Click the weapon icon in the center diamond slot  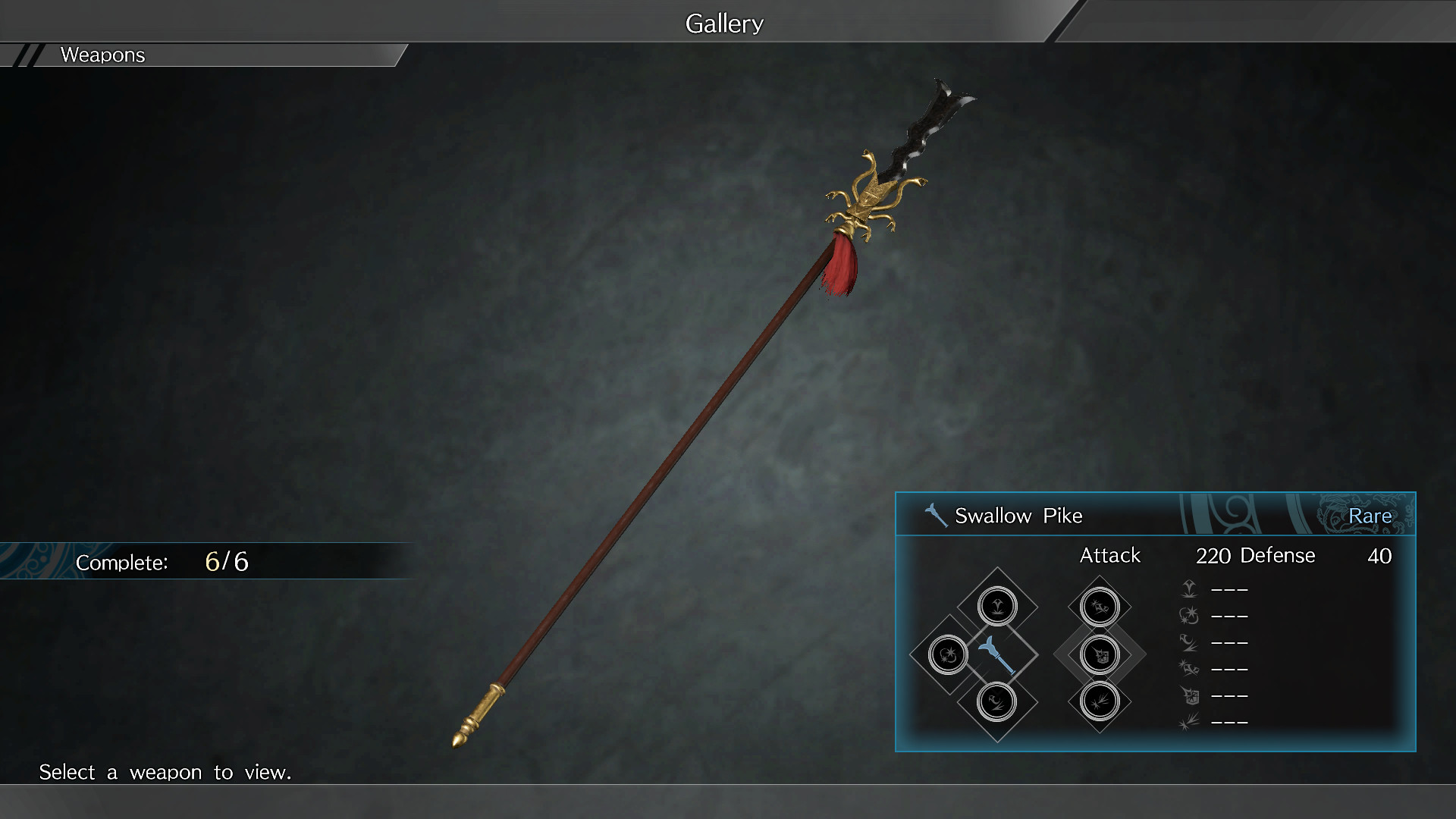(998, 654)
